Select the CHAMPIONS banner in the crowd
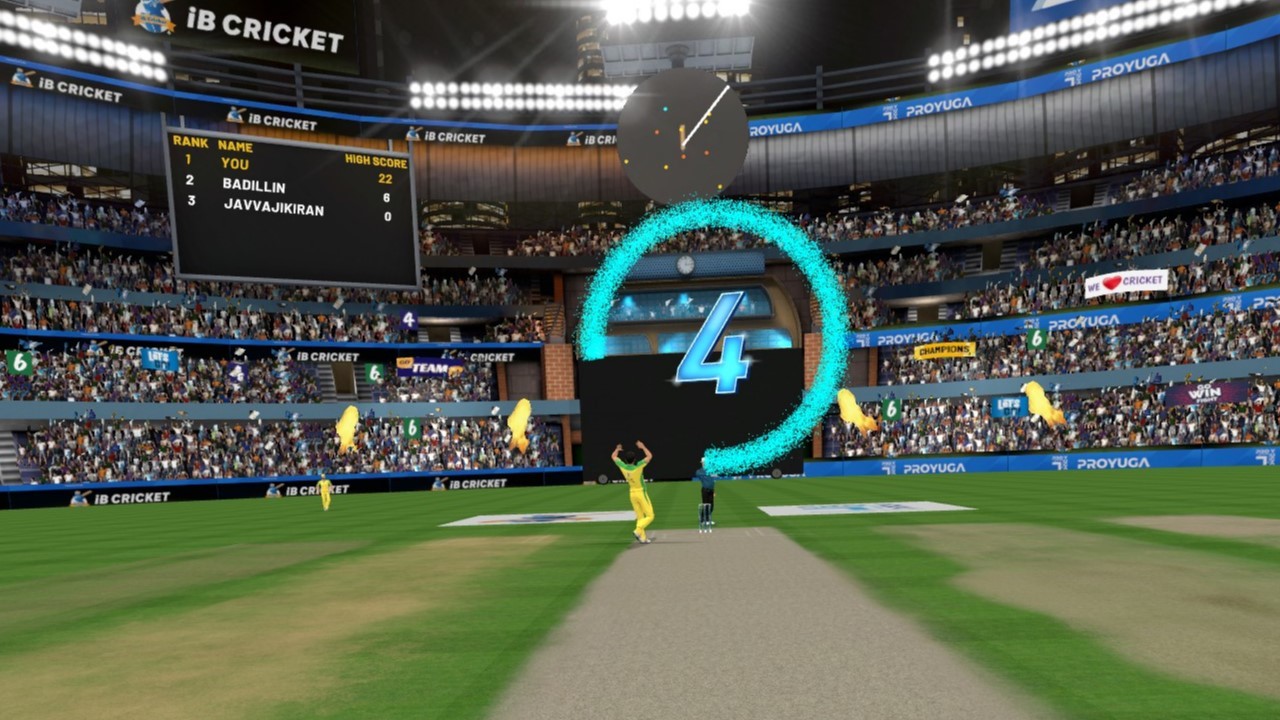 [x=942, y=349]
